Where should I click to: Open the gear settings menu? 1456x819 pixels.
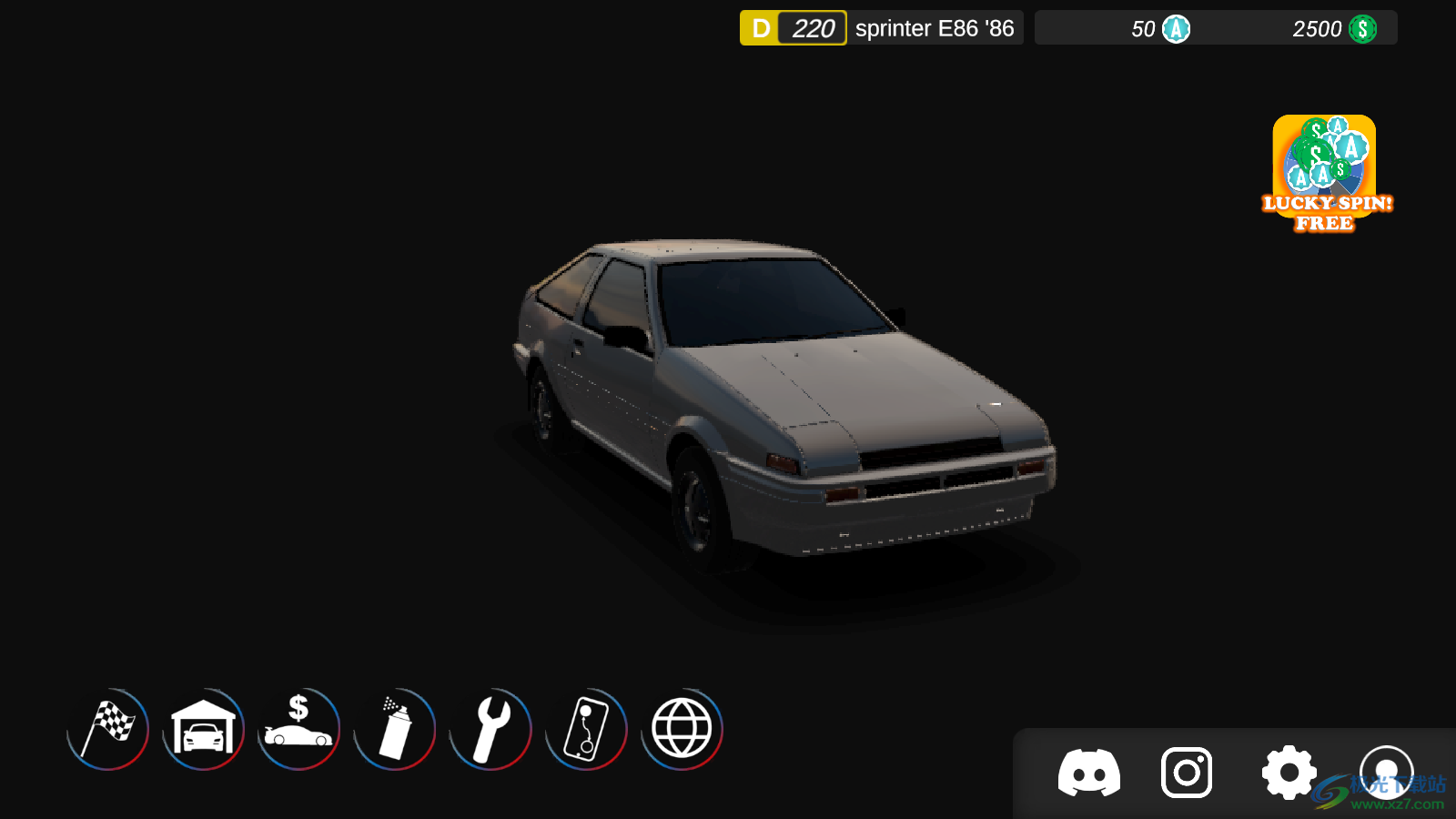pos(1289,773)
